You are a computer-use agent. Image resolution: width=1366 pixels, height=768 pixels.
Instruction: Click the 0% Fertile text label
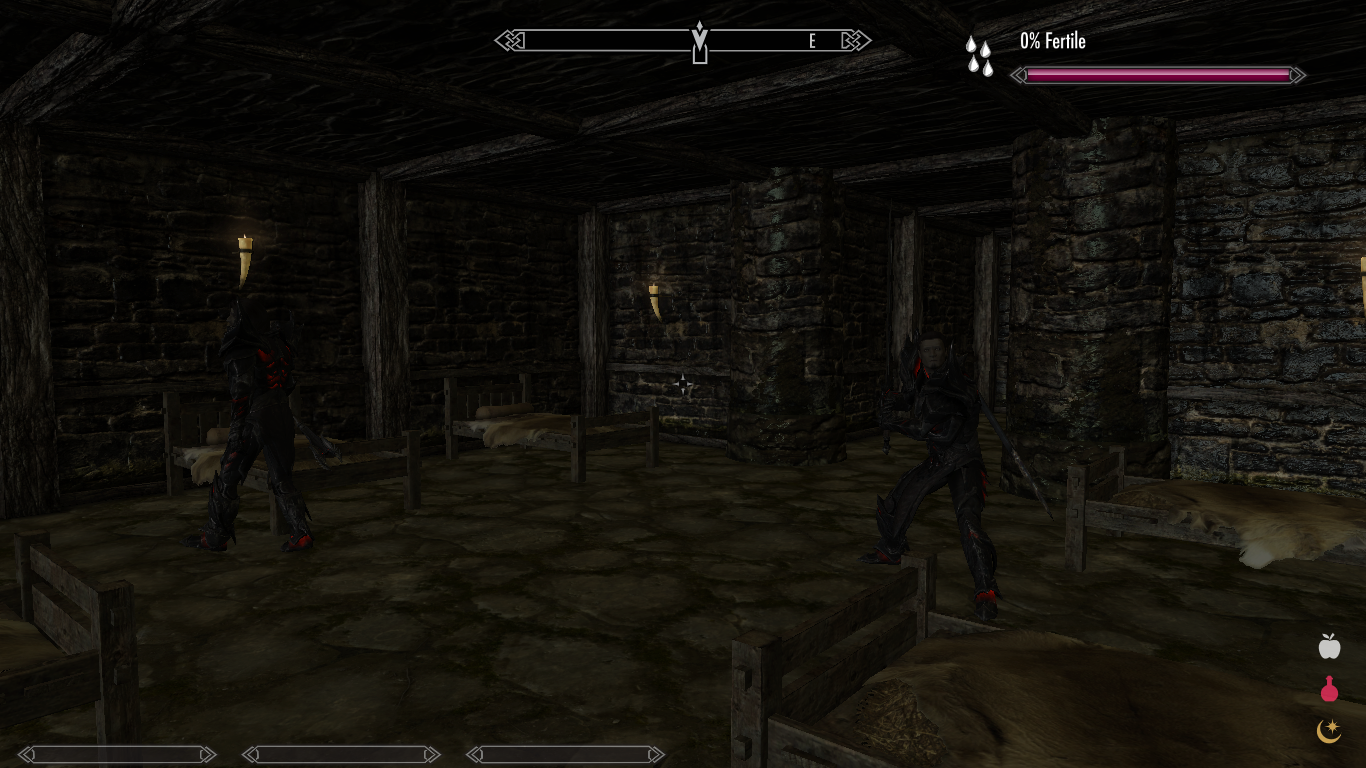point(1051,41)
